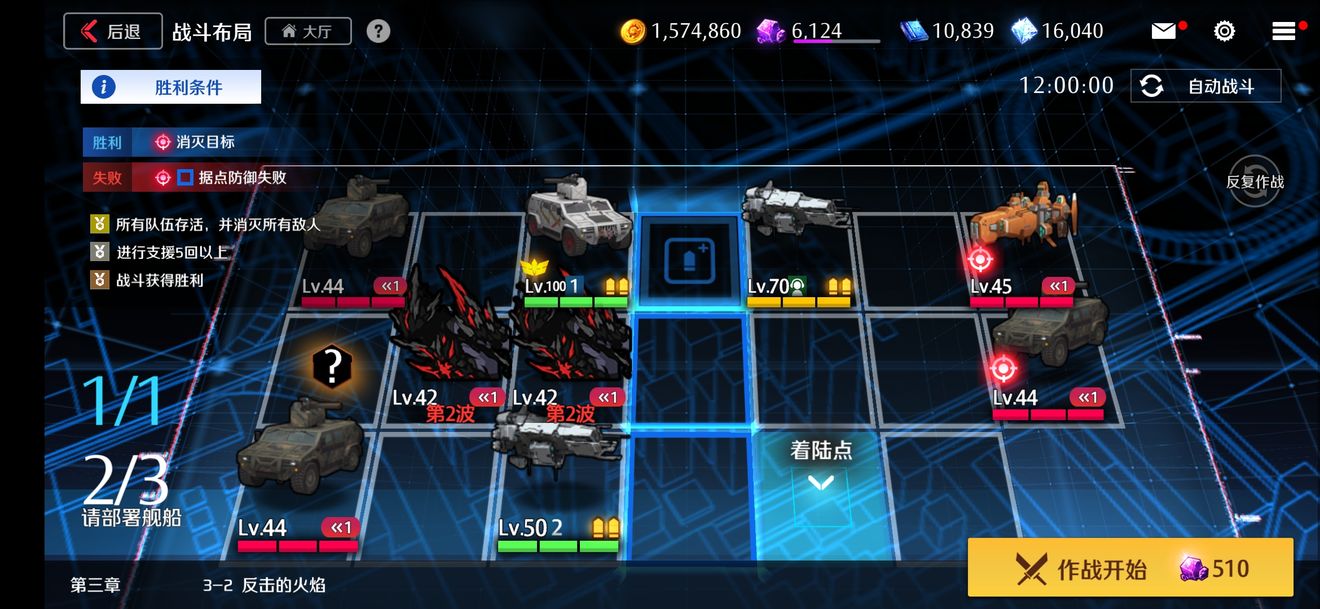1320x609 pixels.
Task: Open the mail envelope inbox
Action: point(1164,31)
